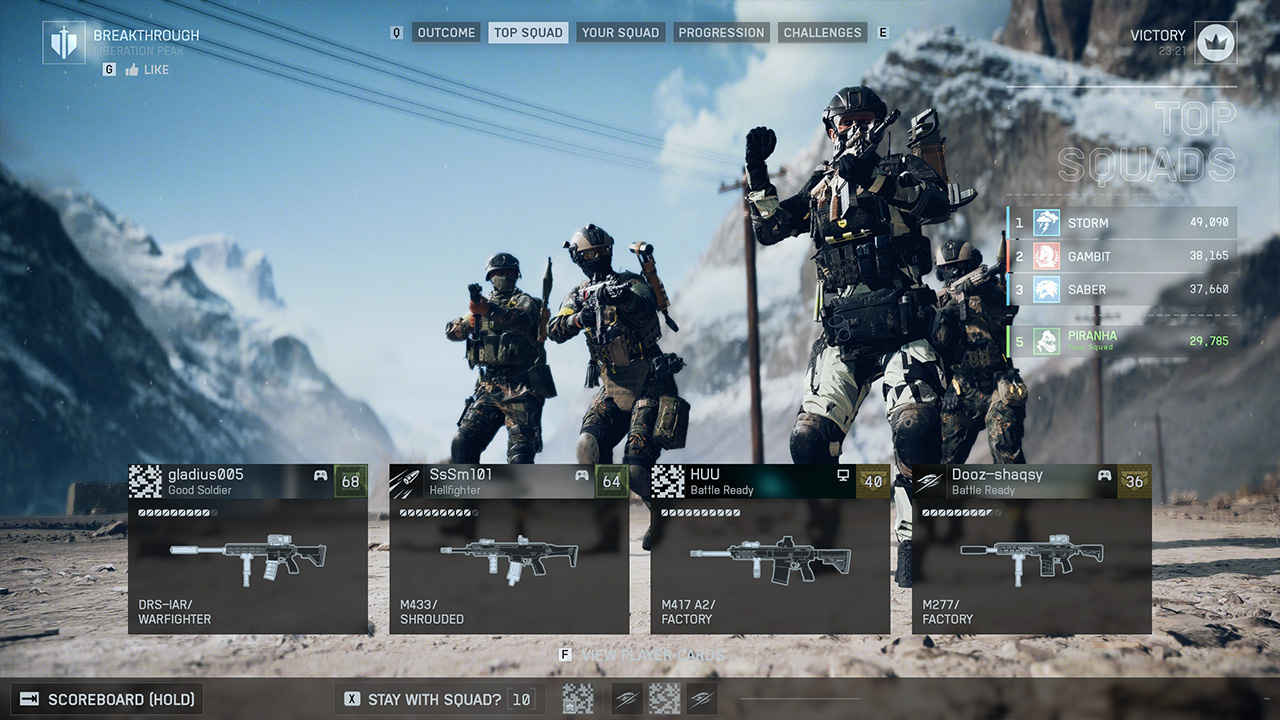Choose the Gambit squad row
The image size is (1280, 720).
1122,256
